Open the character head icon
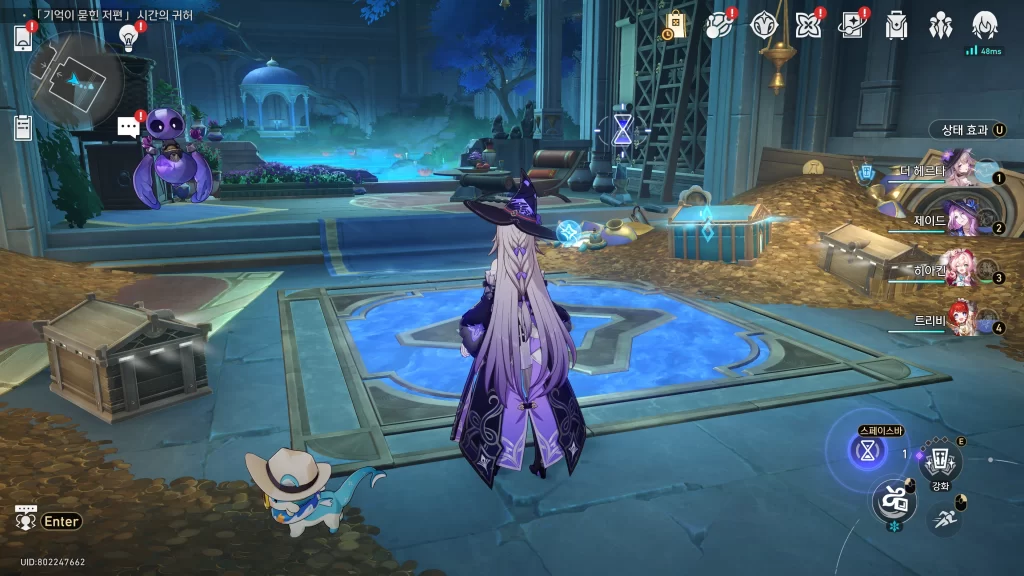The width and height of the screenshot is (1024, 576). (x=985, y=24)
